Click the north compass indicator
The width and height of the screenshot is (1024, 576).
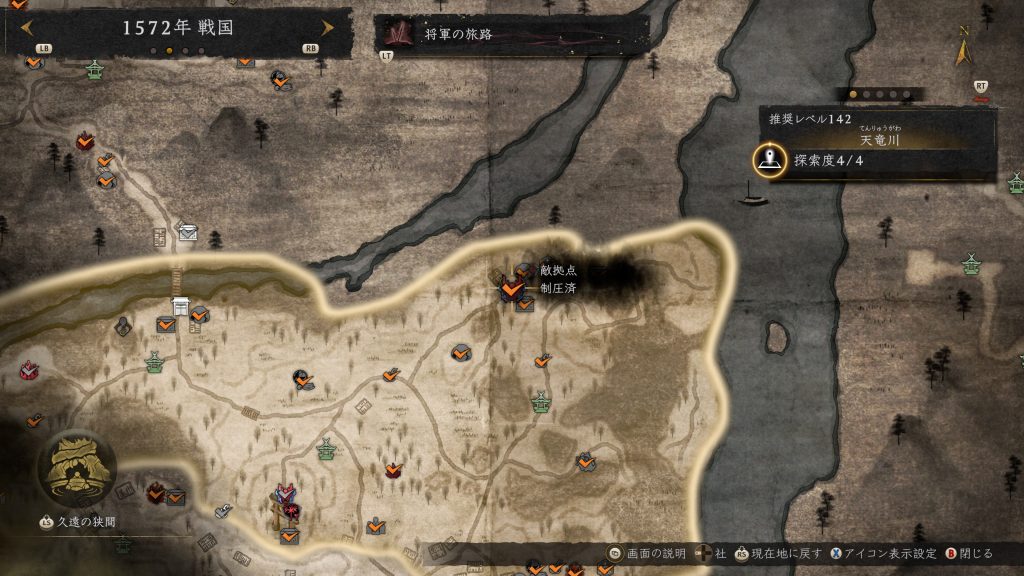[964, 48]
